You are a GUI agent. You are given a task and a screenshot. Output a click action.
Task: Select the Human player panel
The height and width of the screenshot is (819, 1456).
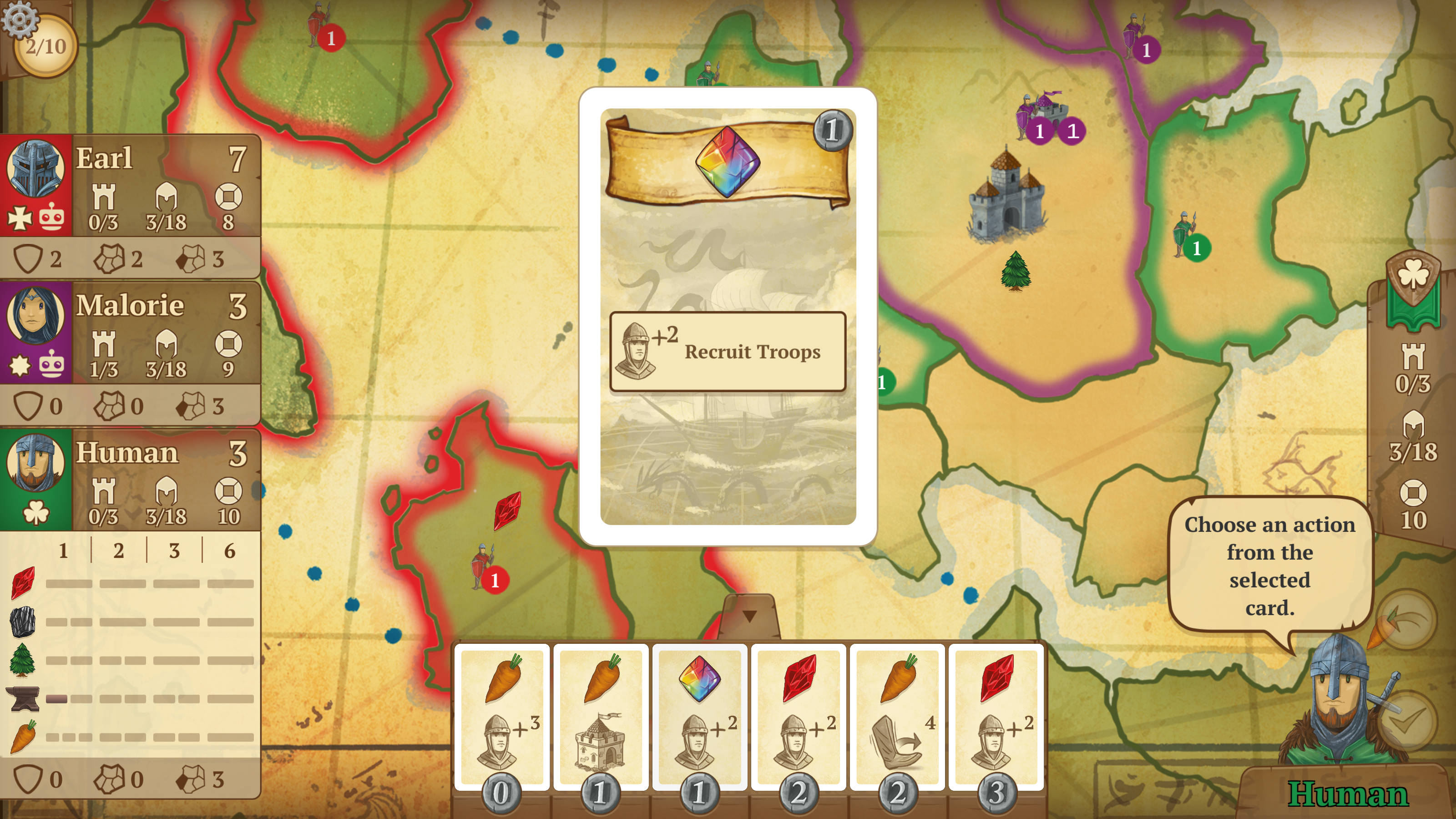click(x=130, y=479)
